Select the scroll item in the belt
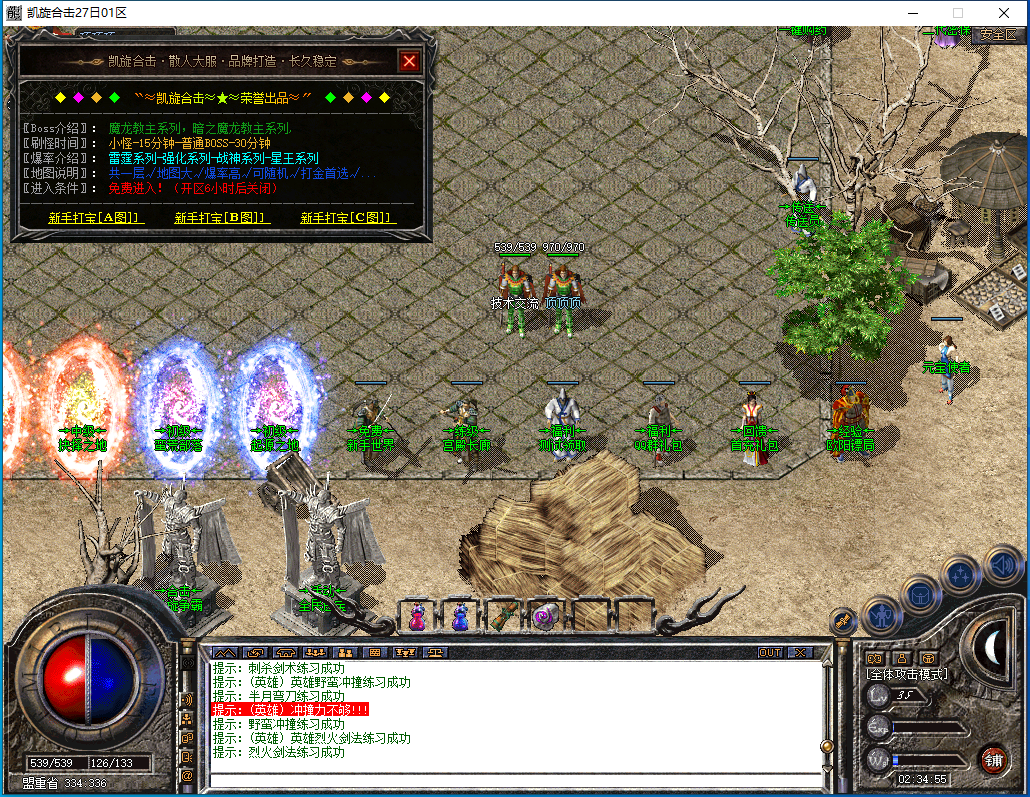The height and width of the screenshot is (797, 1030). (x=503, y=616)
